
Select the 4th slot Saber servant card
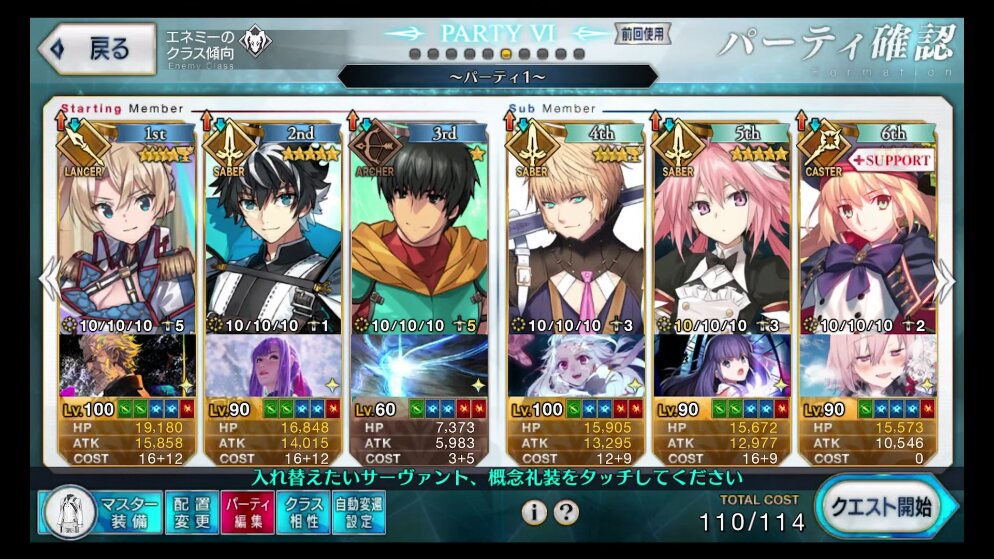(574, 230)
